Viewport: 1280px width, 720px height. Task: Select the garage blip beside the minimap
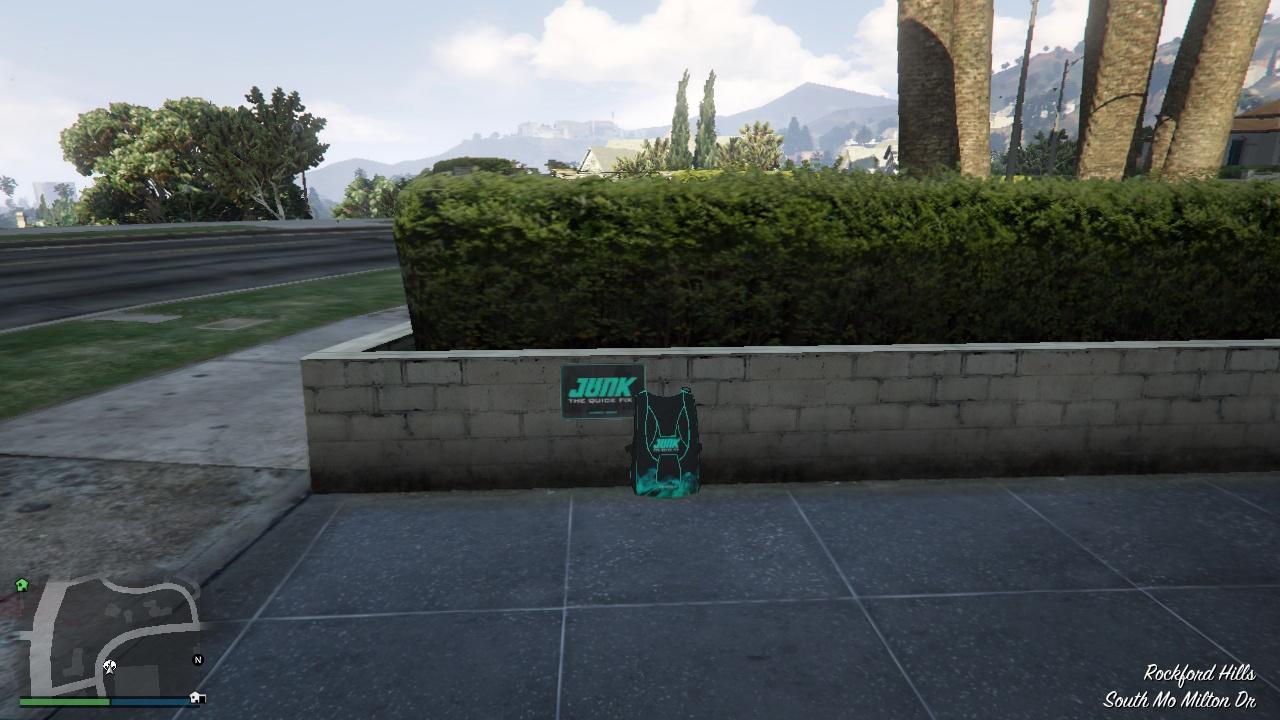click(196, 698)
